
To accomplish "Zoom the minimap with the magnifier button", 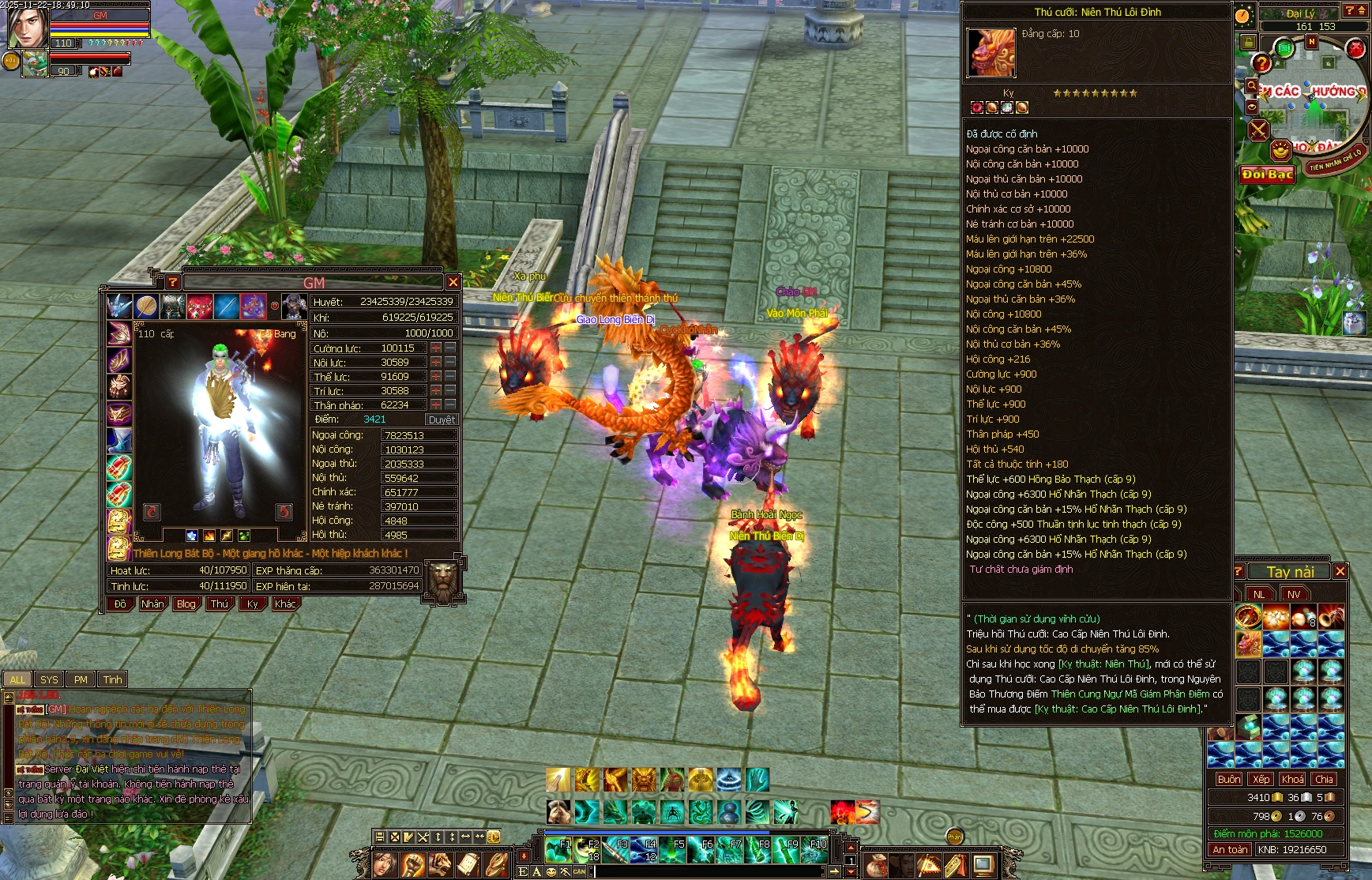I will click(1251, 85).
